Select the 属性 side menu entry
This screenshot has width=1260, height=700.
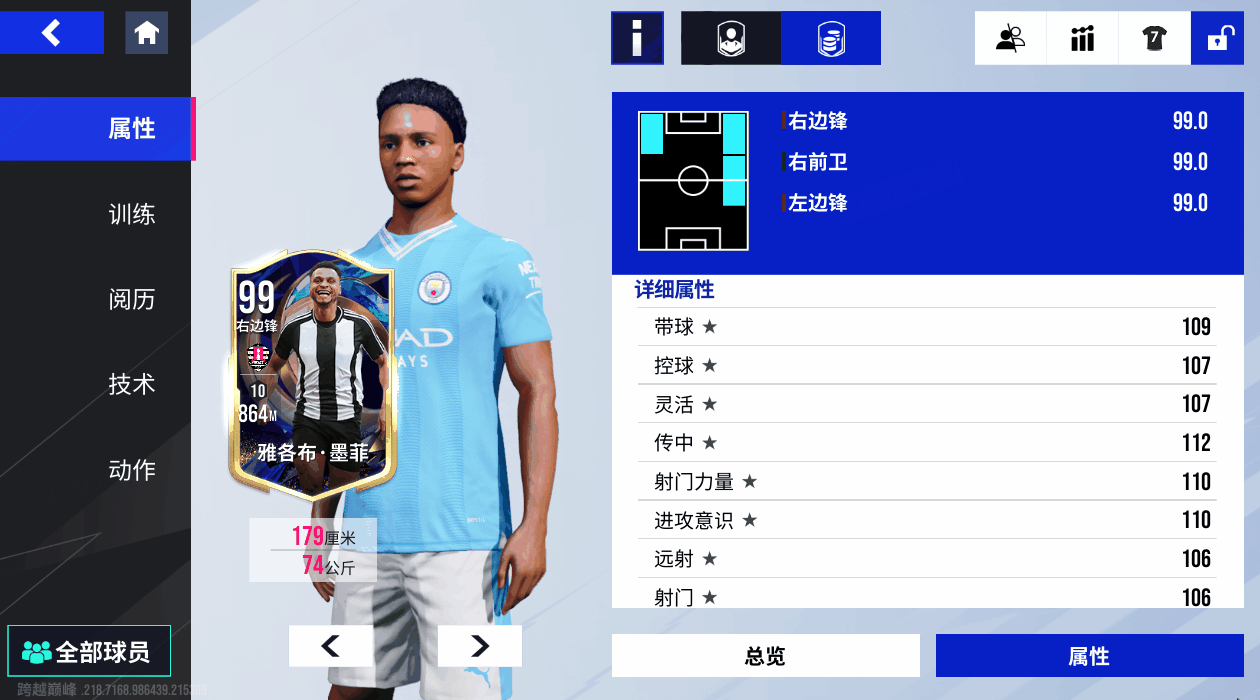tap(131, 129)
